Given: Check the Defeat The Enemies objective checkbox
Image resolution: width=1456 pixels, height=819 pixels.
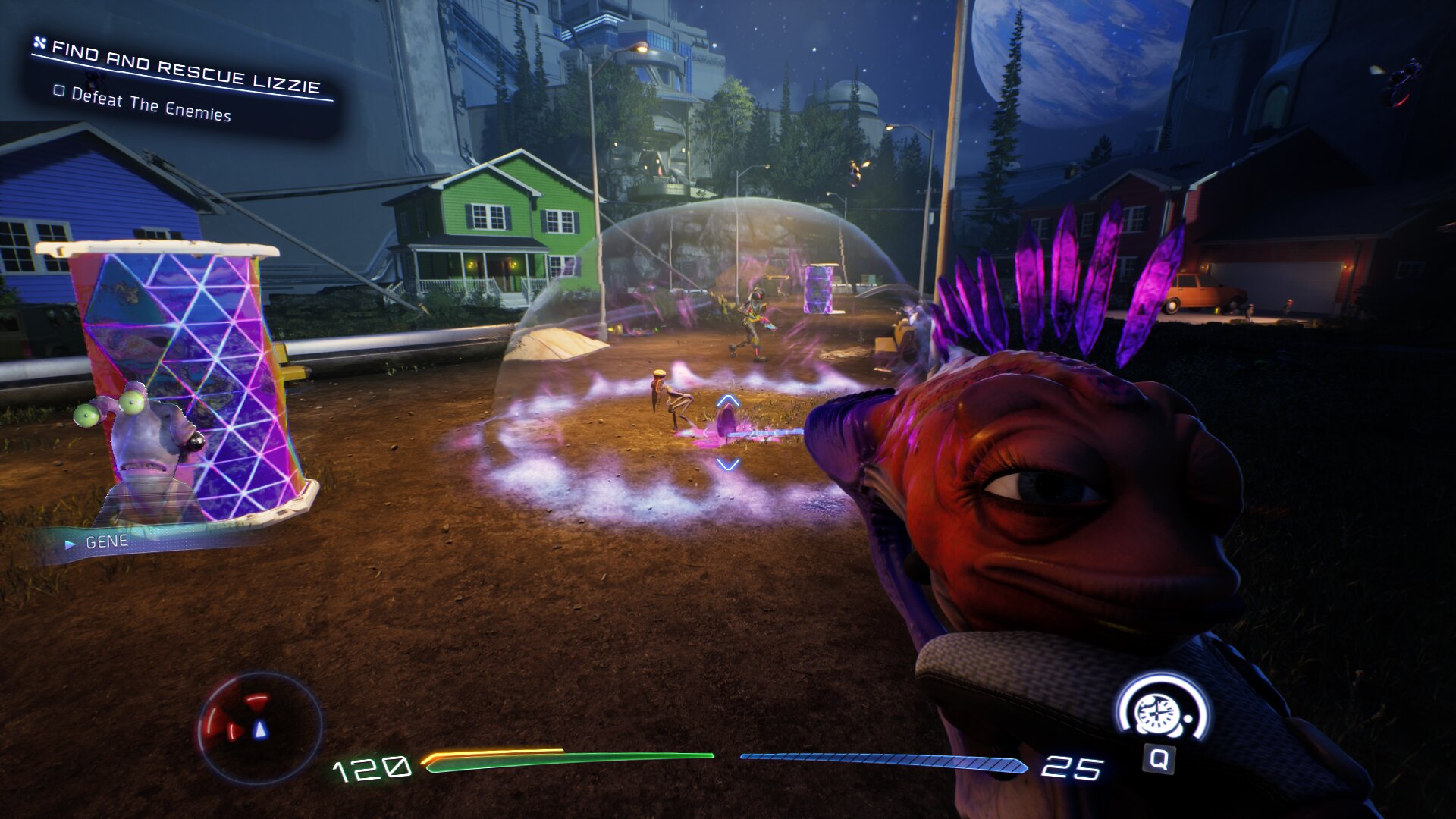Looking at the screenshot, I should coord(59,92).
